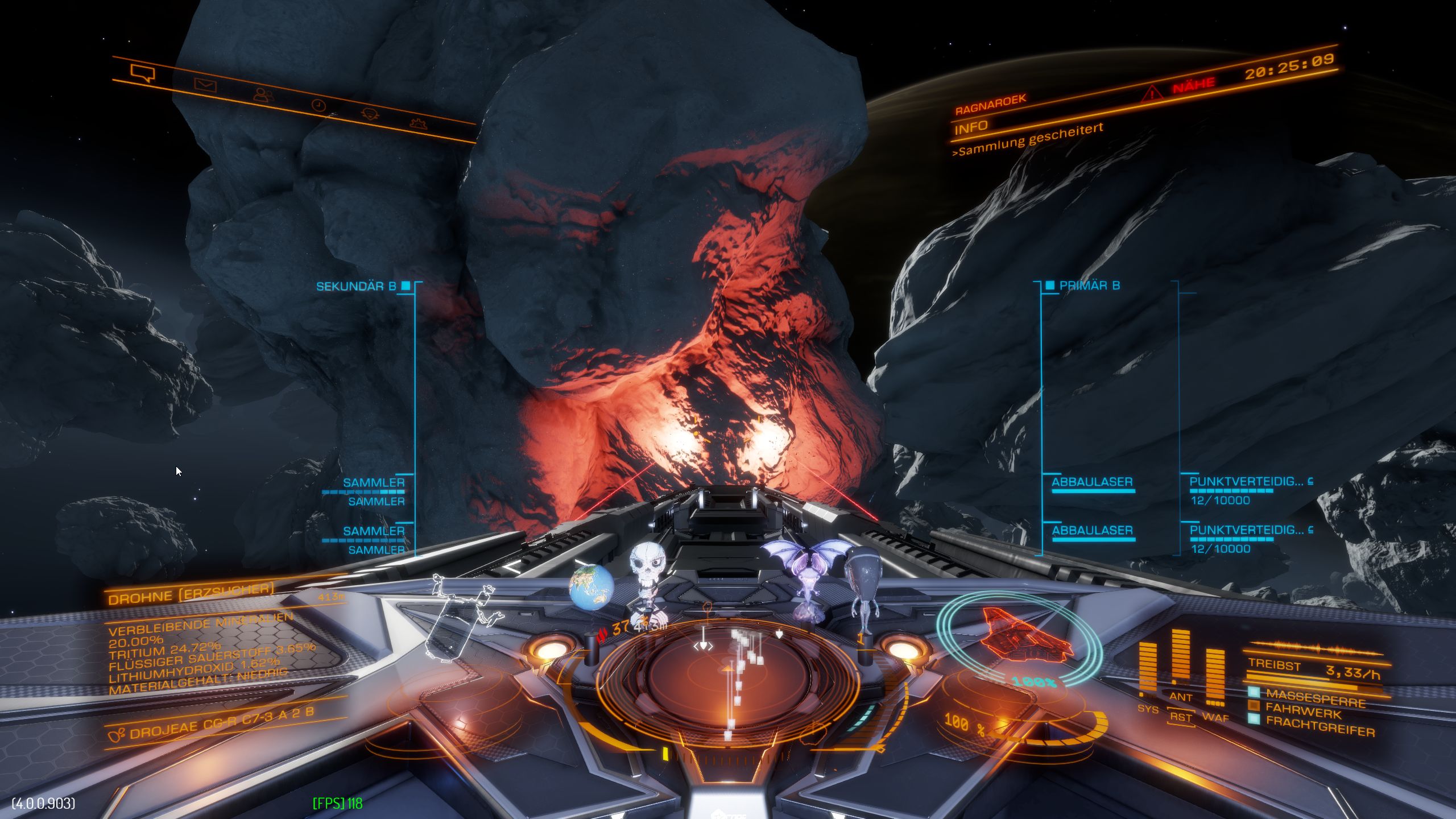Select the Primär B fire group label
Viewport: 1456px width, 819px height.
click(1089, 286)
